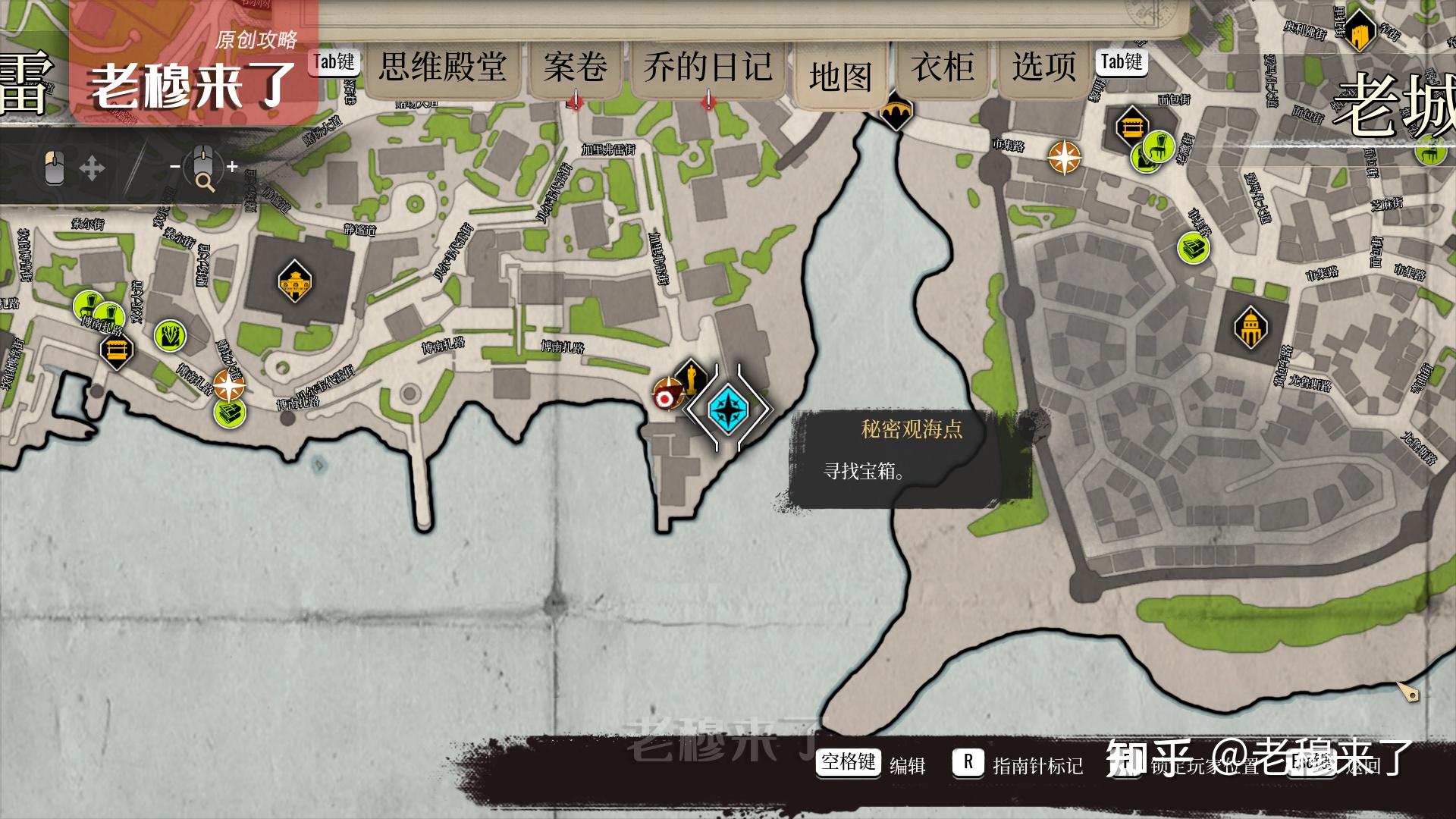The image size is (1456, 819).
Task: Select the market stall marker near 面包街
Action: click(x=1131, y=126)
